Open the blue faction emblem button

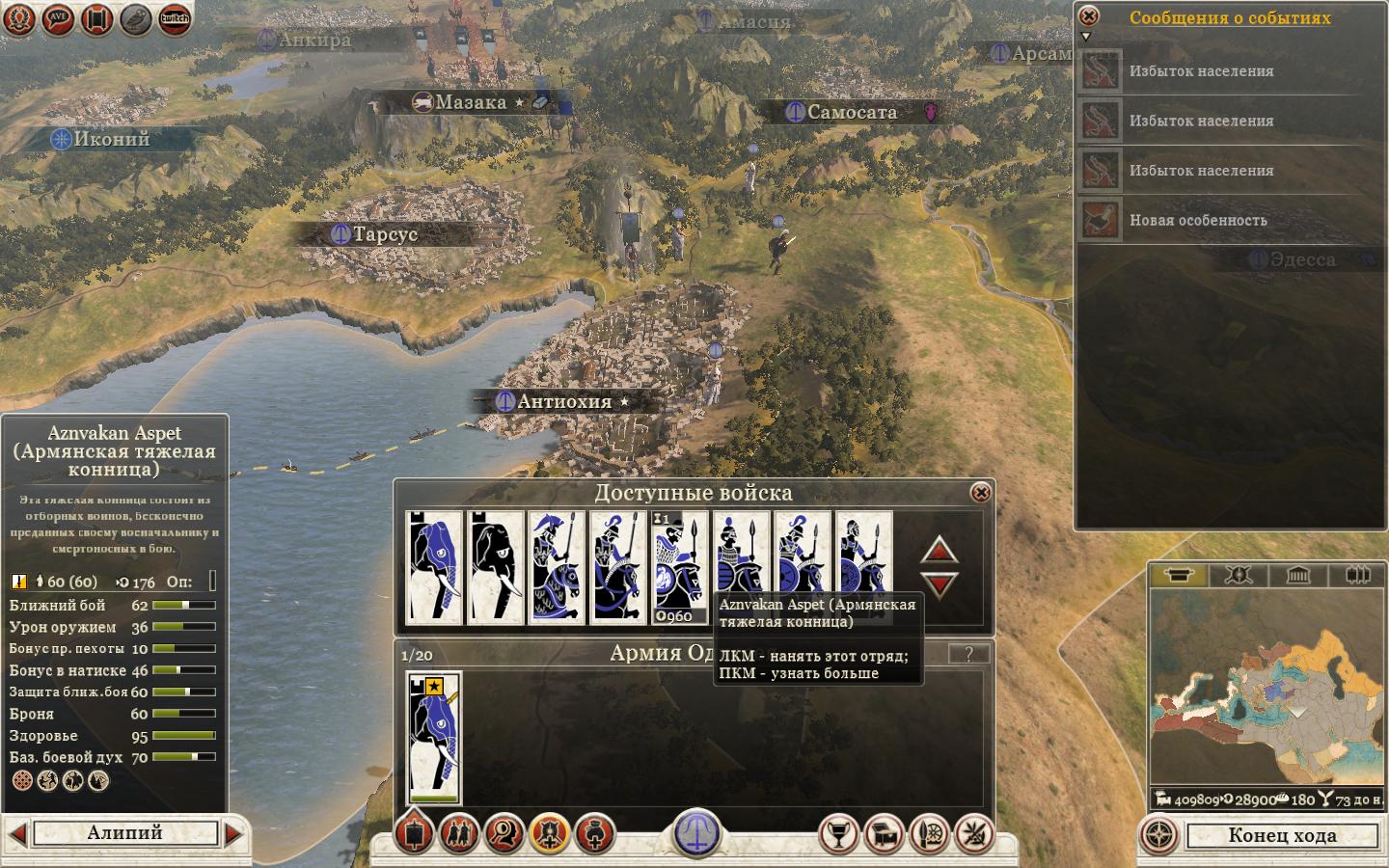(x=695, y=831)
